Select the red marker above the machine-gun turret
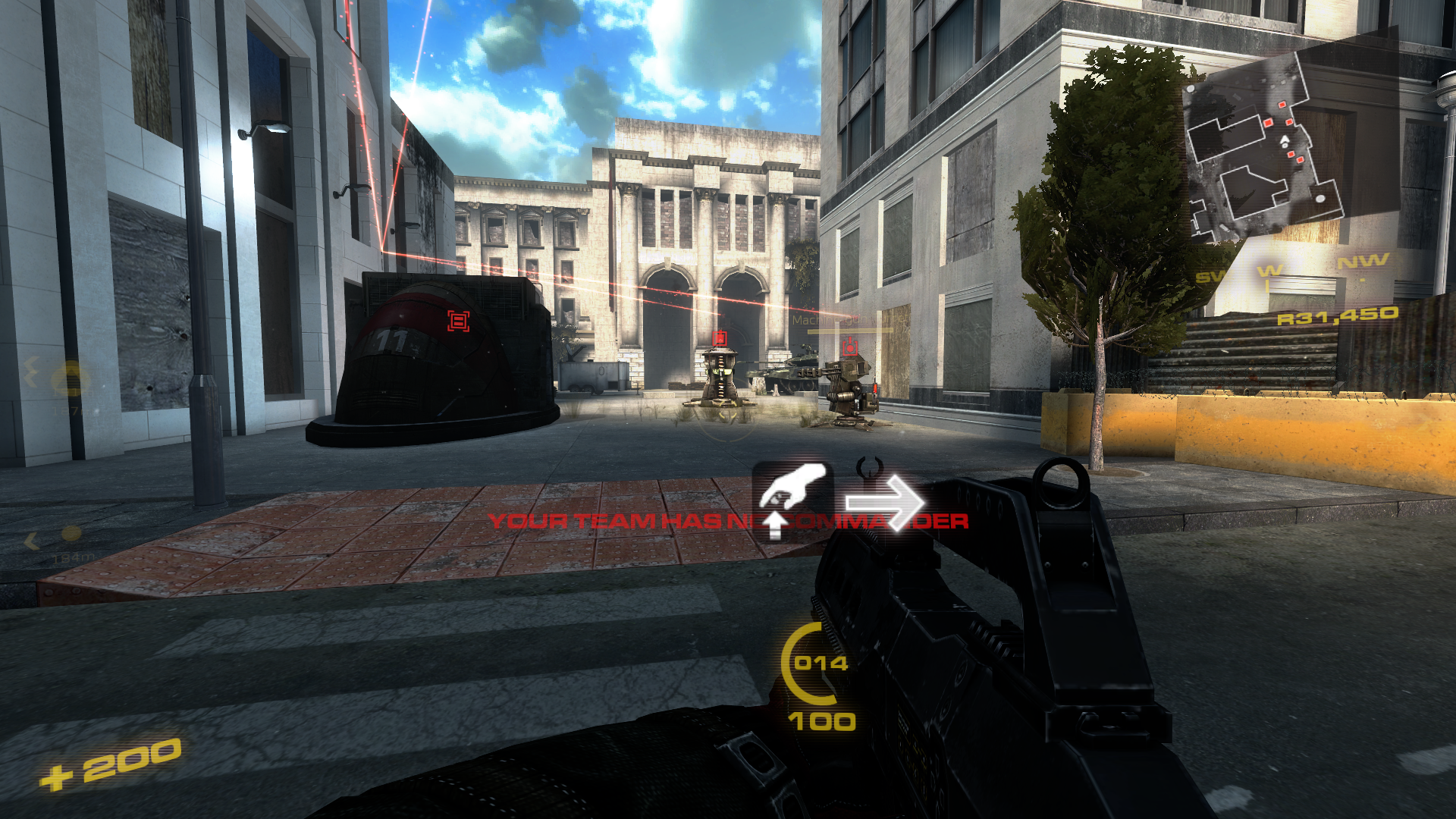Image resolution: width=1456 pixels, height=819 pixels. click(850, 347)
